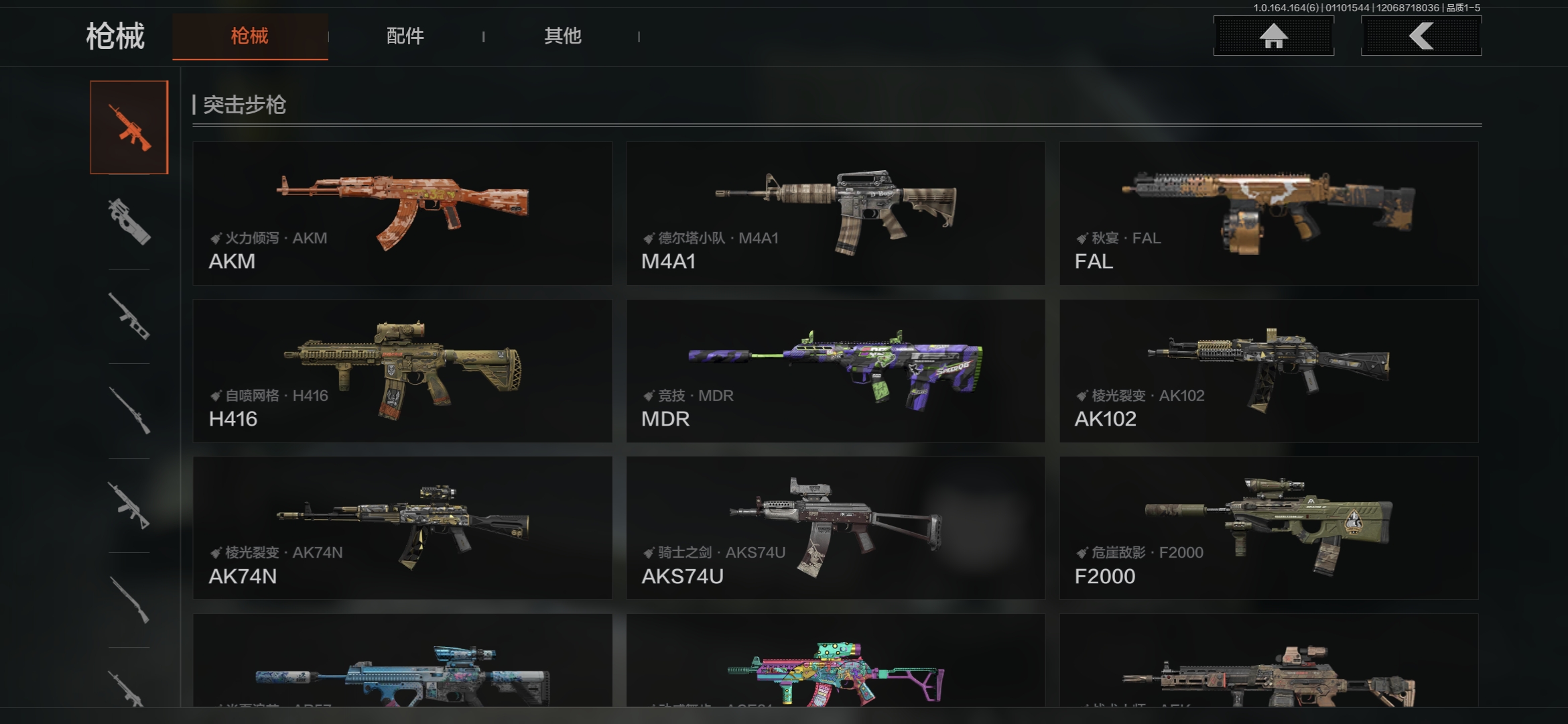Choose the P90 submachine gun category icon
Image resolution: width=1568 pixels, height=724 pixels.
click(x=129, y=222)
